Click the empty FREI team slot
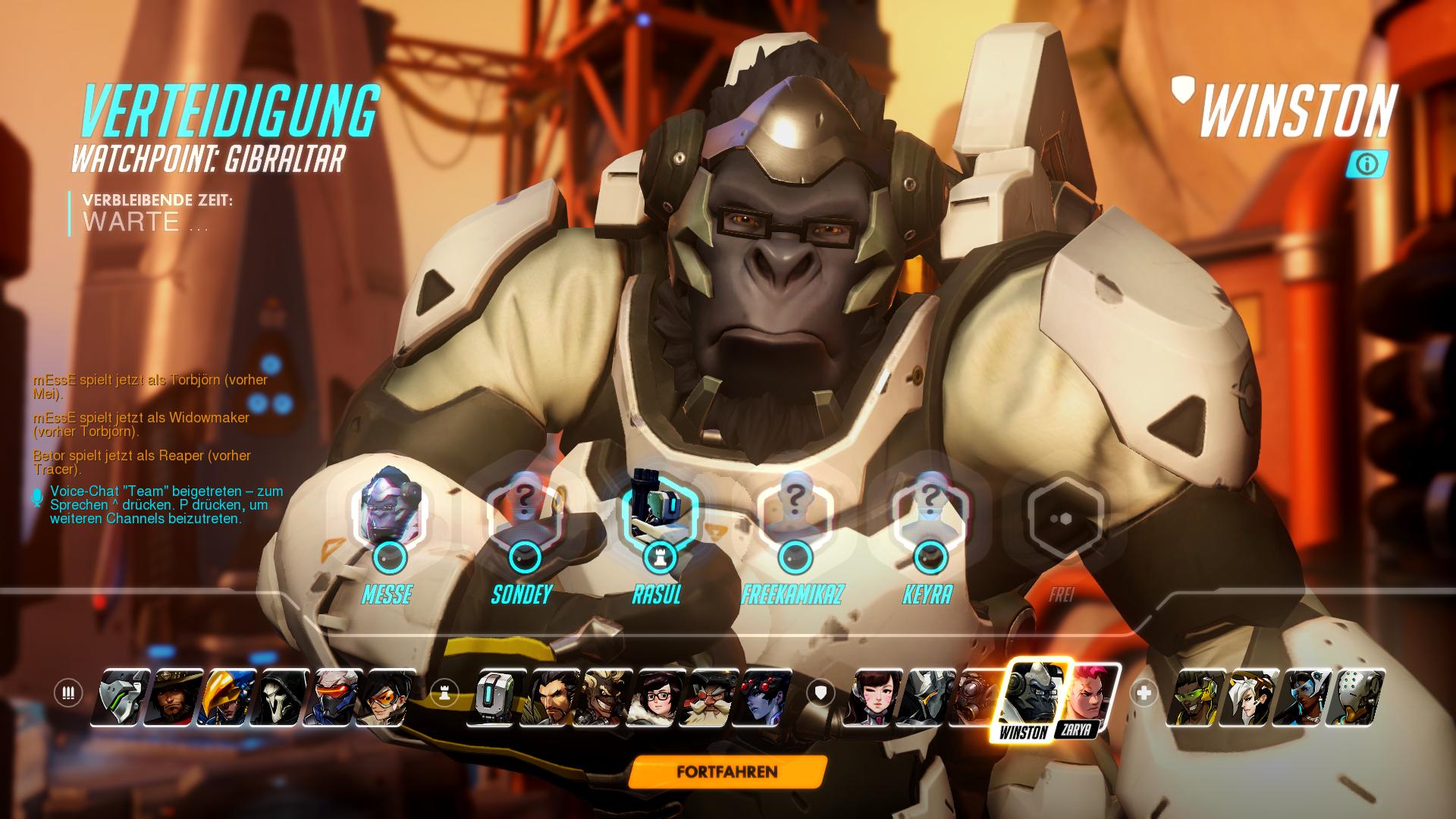This screenshot has height=819, width=1456. [1063, 516]
